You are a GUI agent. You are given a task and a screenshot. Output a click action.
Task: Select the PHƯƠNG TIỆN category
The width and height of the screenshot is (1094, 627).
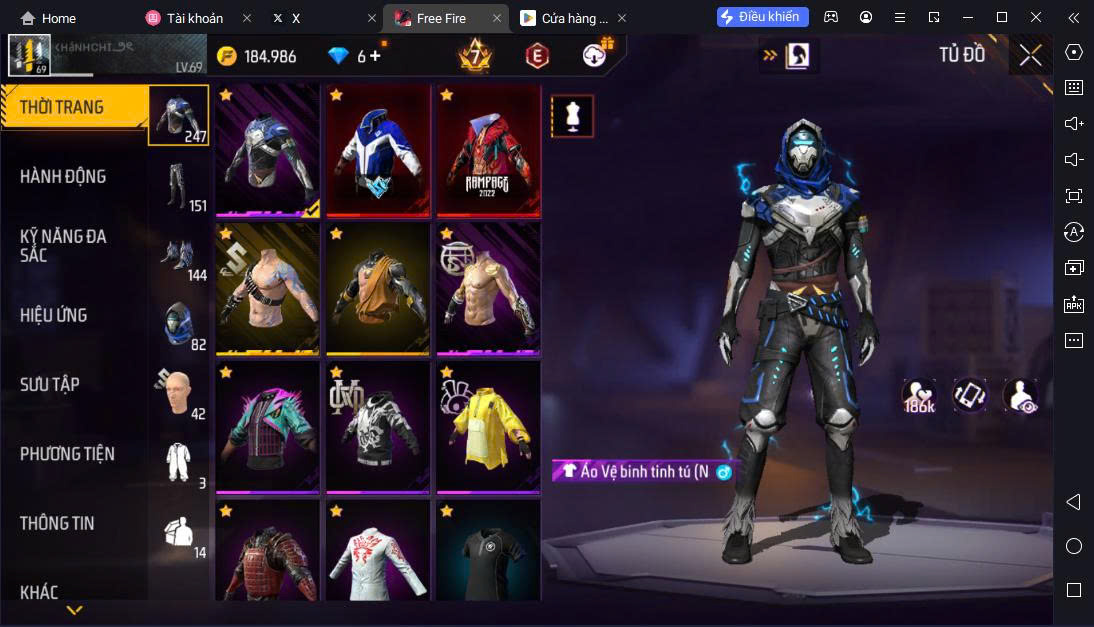coord(67,454)
